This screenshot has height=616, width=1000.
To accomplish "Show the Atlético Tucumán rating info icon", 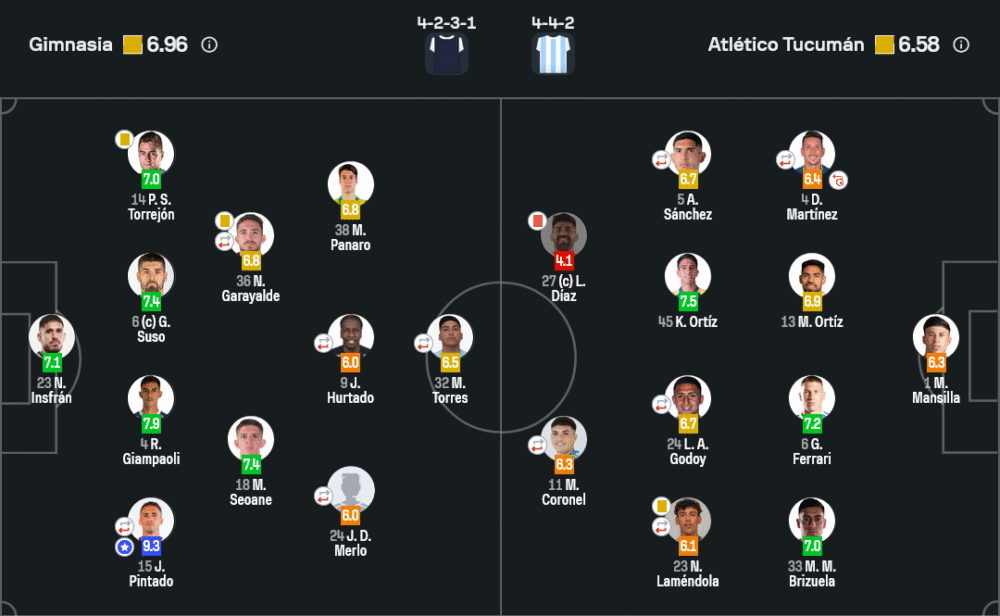I will pos(961,45).
